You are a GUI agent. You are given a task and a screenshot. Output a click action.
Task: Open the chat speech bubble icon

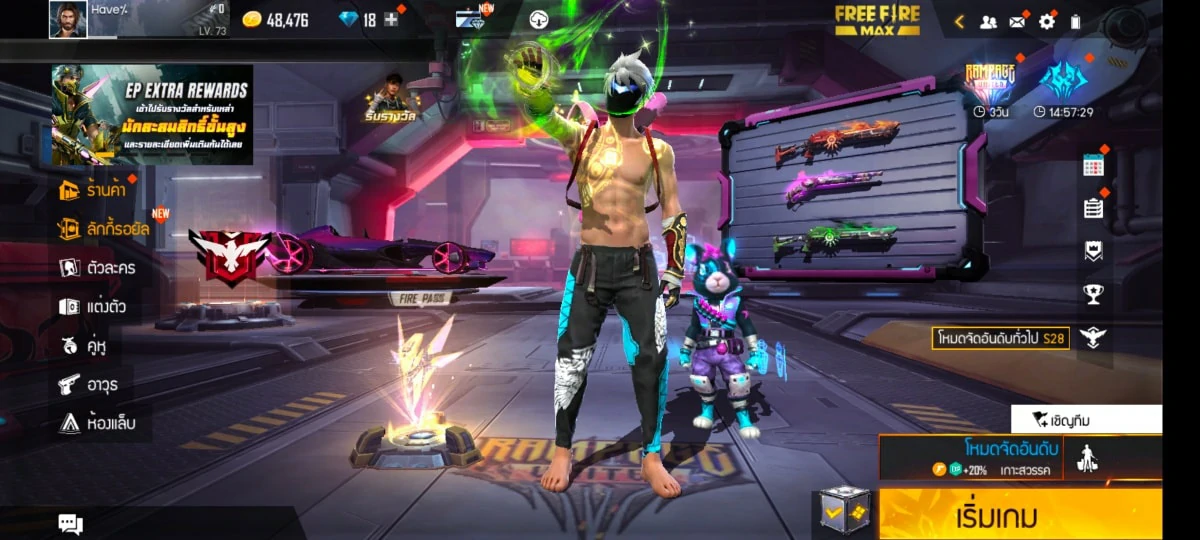[x=70, y=523]
